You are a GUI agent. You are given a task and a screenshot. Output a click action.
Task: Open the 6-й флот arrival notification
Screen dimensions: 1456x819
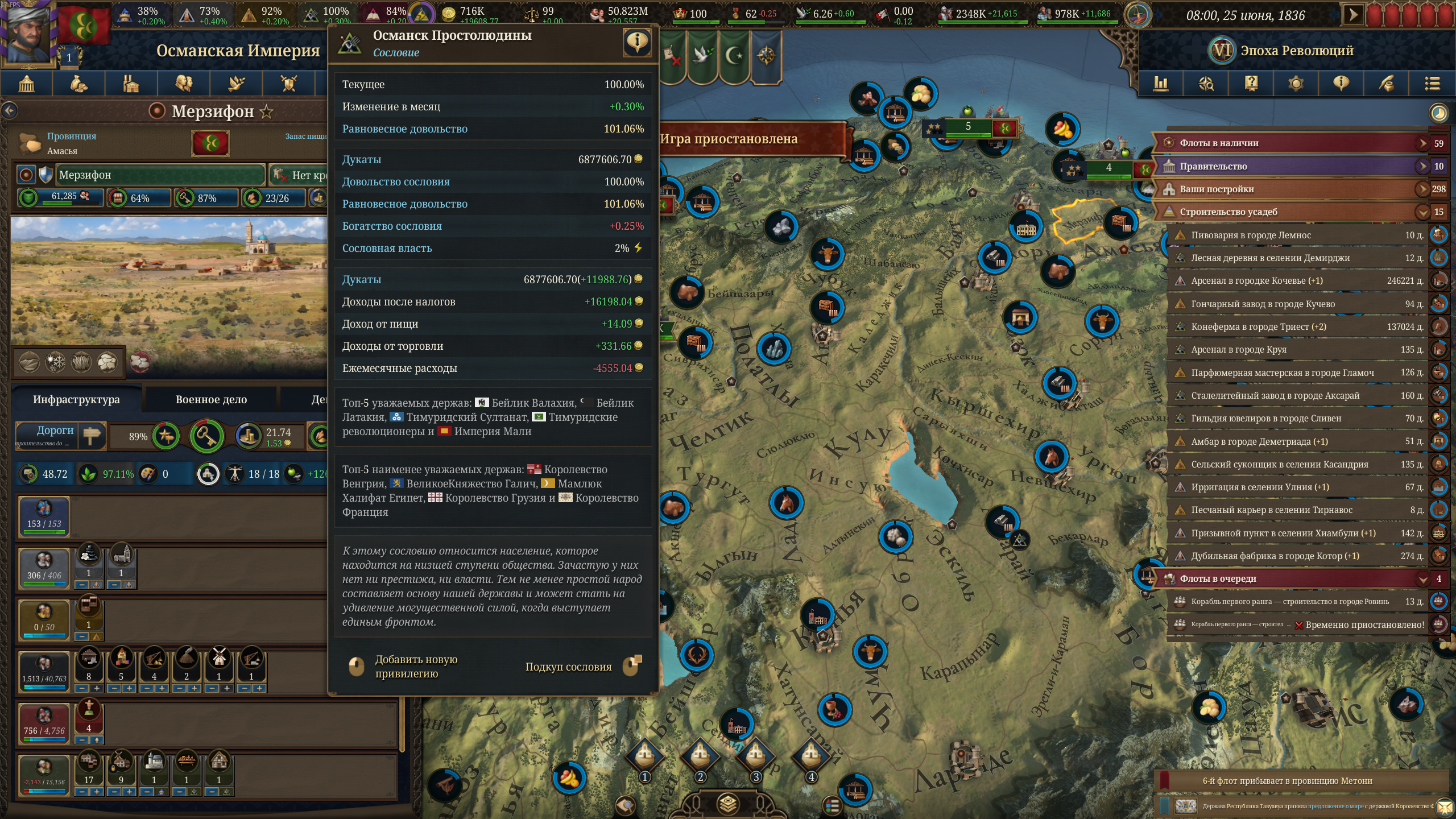1287,781
